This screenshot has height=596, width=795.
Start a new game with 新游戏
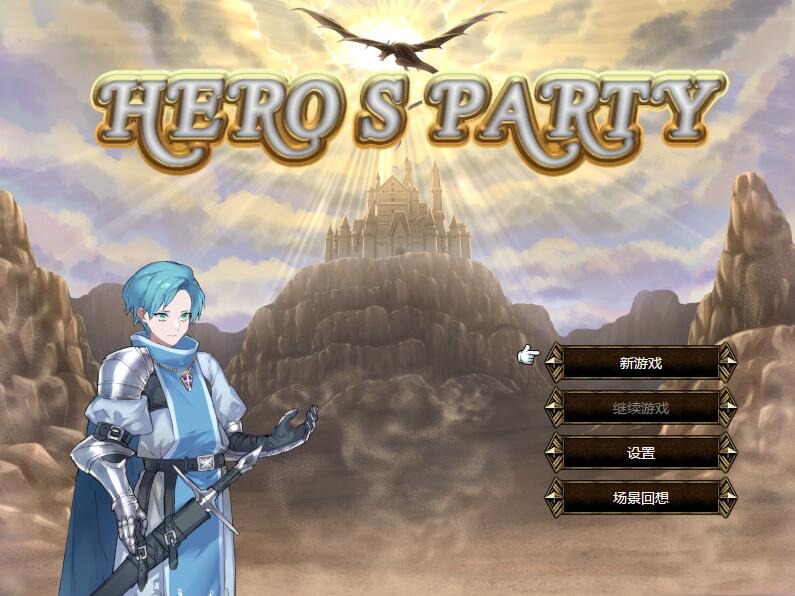[x=641, y=363]
